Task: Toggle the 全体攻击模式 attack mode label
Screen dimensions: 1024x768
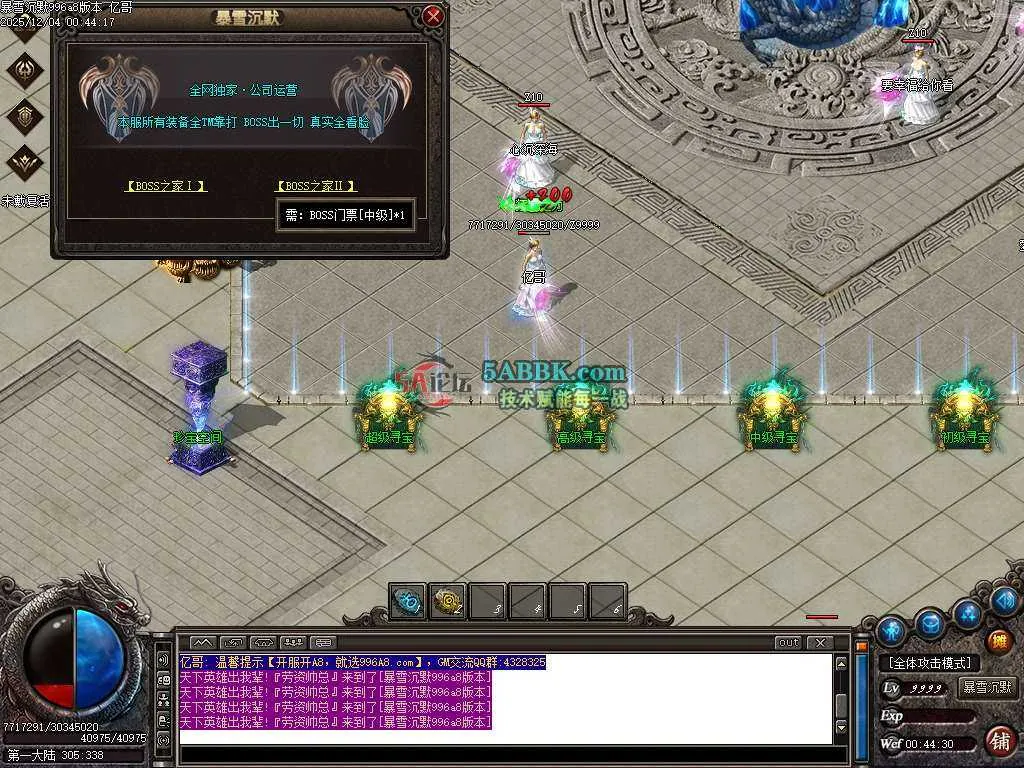Action: [929, 663]
